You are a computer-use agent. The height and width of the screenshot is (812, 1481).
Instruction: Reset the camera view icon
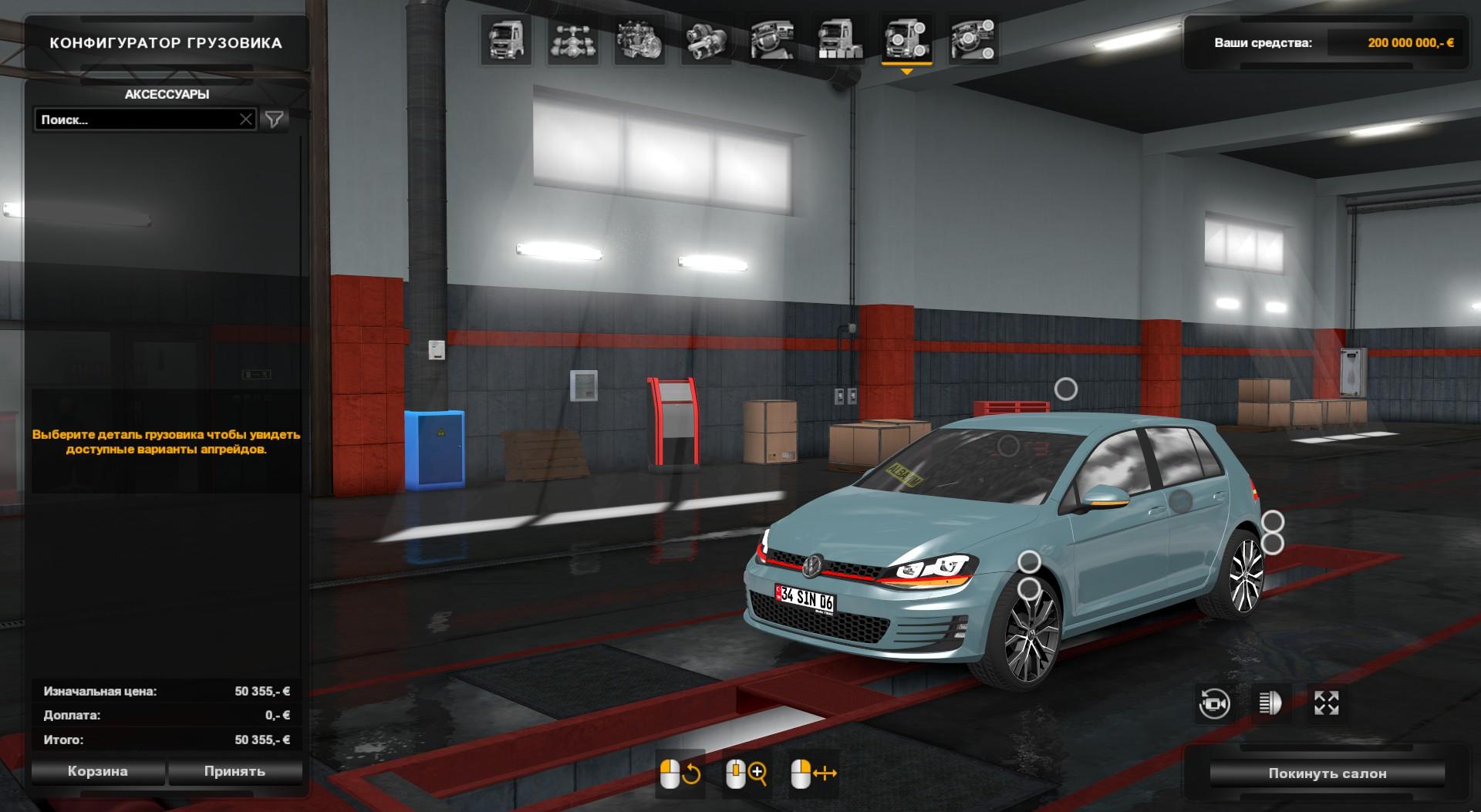point(1214,703)
